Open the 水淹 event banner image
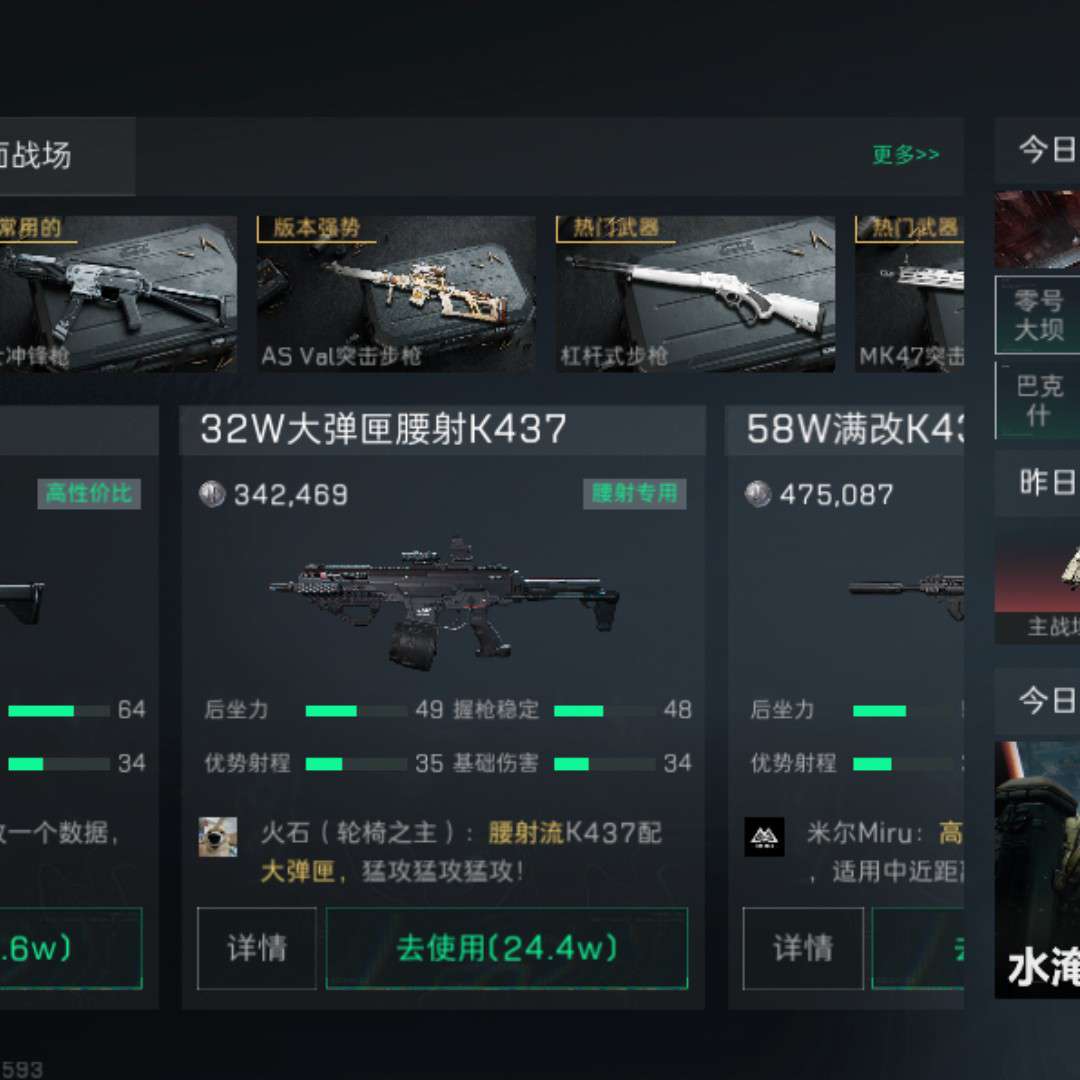Image resolution: width=1080 pixels, height=1080 pixels. [x=1038, y=870]
